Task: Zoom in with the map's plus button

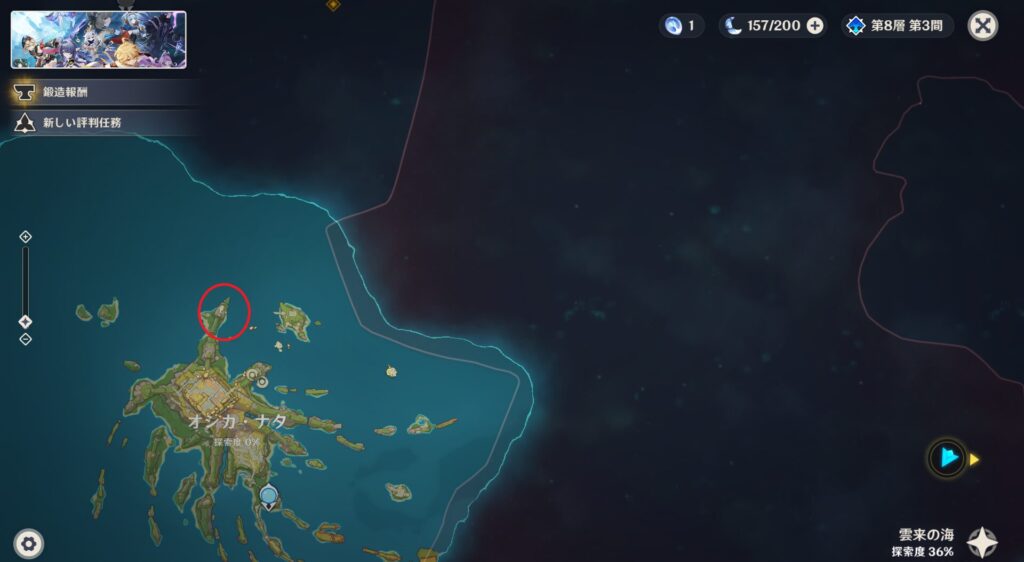Action: (26, 237)
